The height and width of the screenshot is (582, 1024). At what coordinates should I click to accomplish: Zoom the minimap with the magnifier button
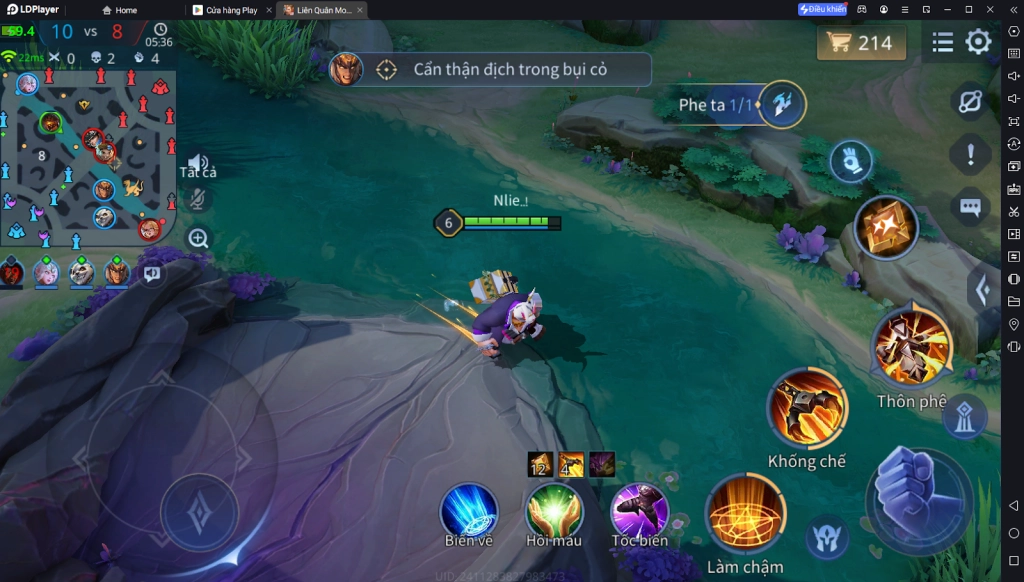point(198,238)
